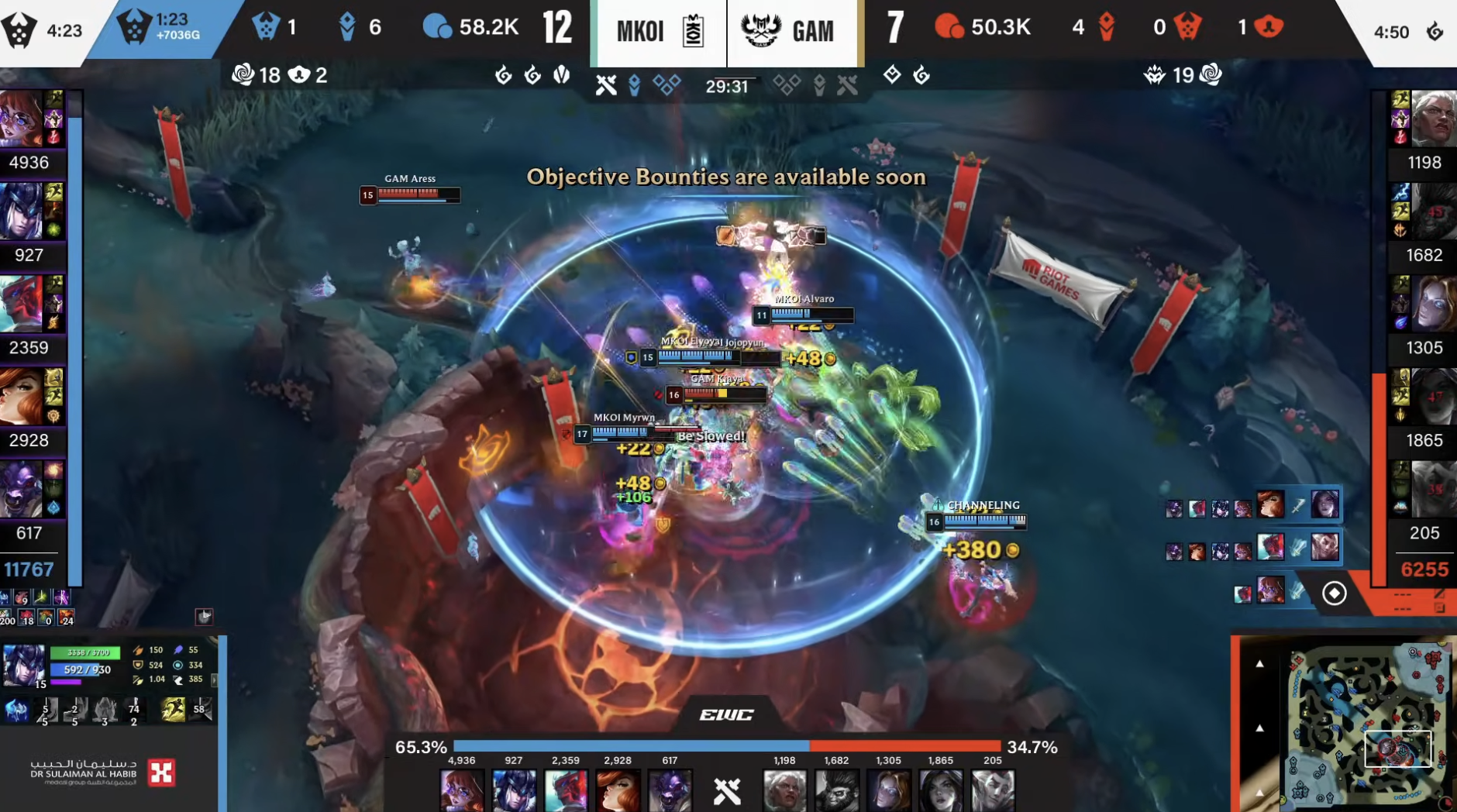The image size is (1457, 812).
Task: Click Sejuani's large portrait in the stats panel
Action: pos(23,665)
